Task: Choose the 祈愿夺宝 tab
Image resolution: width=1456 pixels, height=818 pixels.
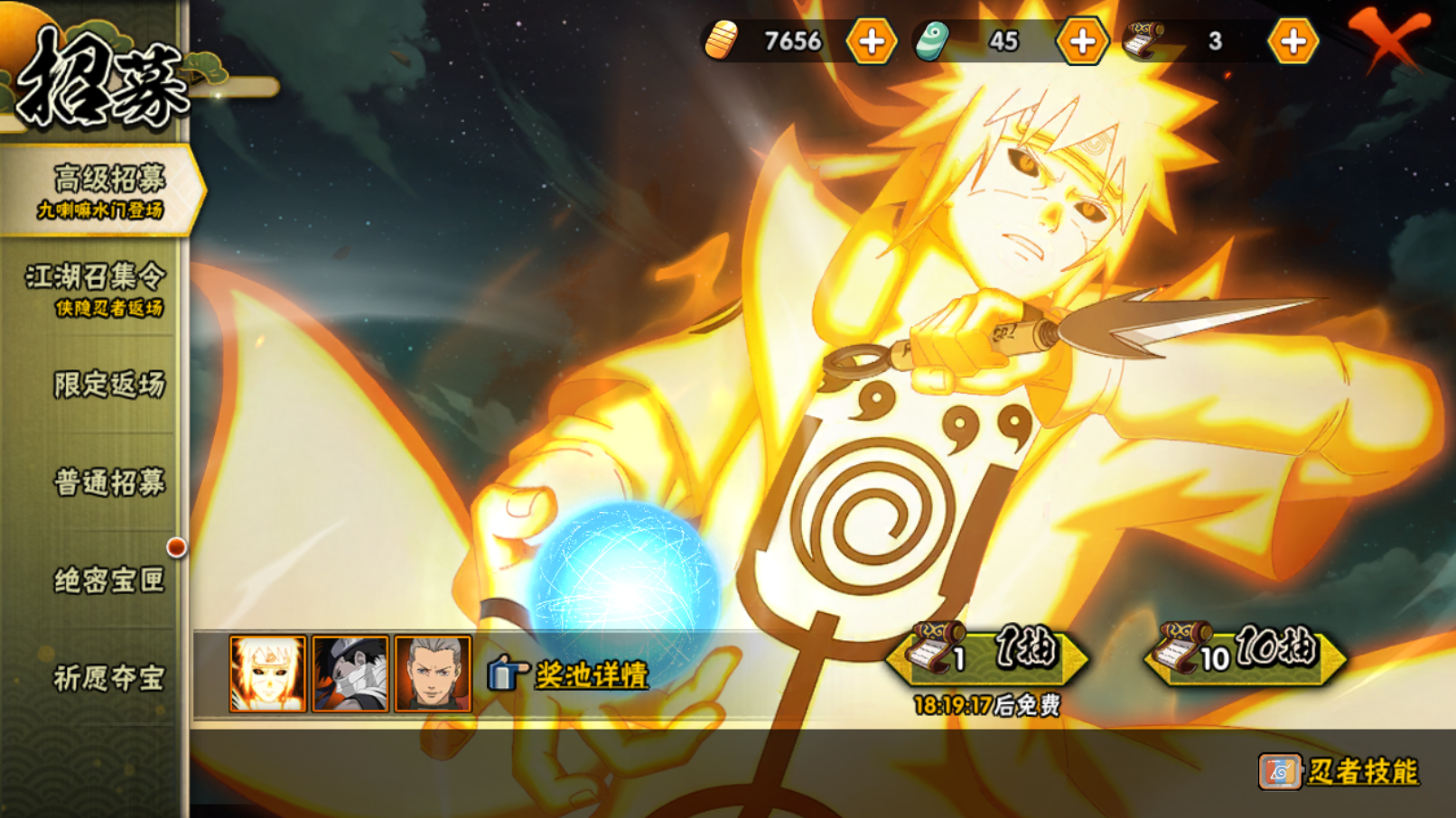Action: coord(108,677)
